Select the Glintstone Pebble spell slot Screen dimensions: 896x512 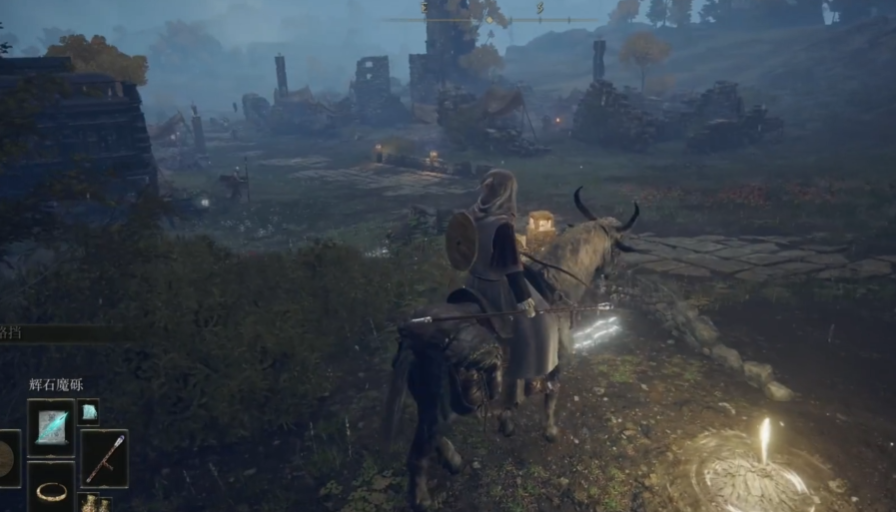point(51,428)
